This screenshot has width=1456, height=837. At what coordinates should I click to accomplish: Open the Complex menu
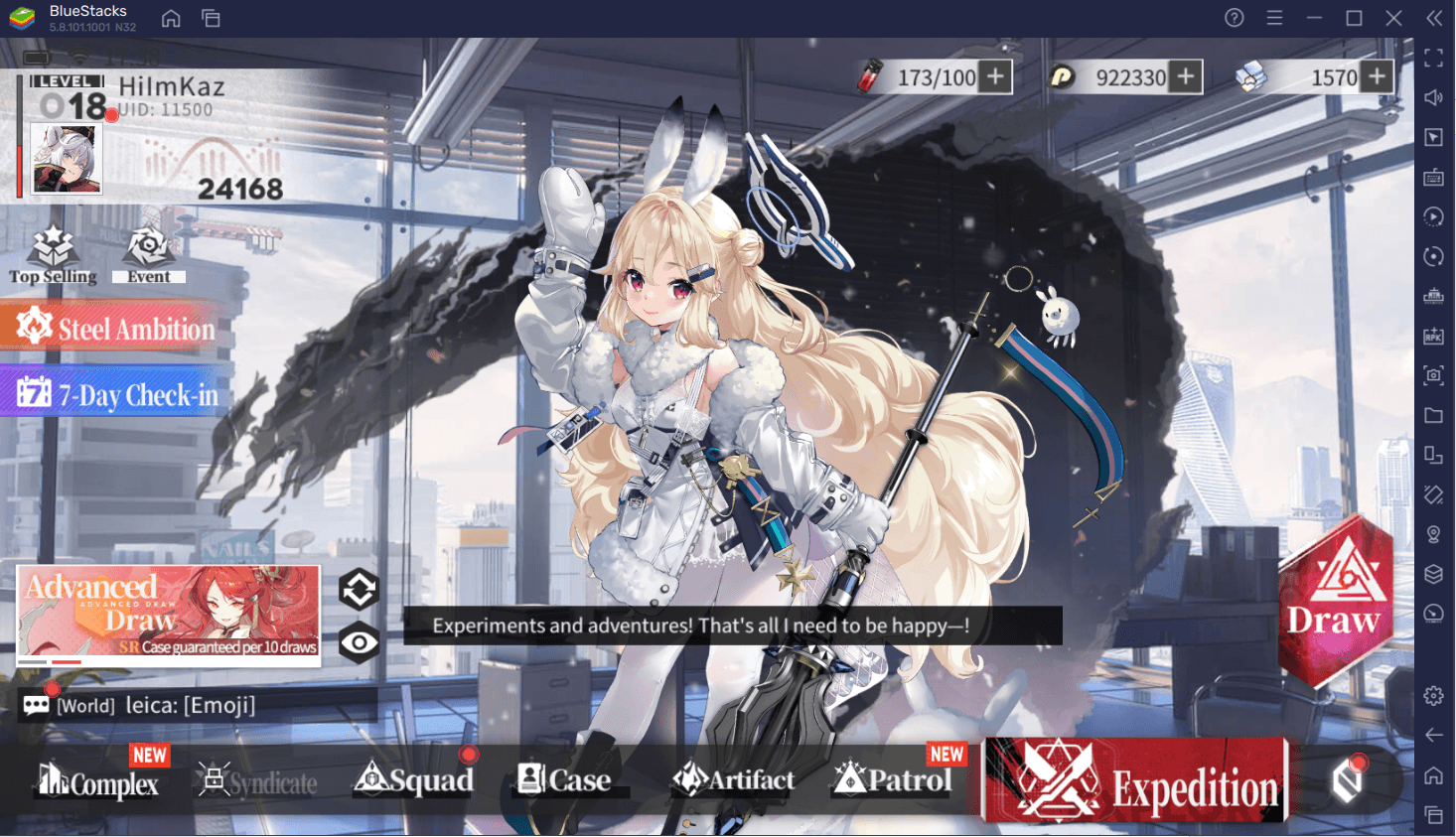pyautogui.click(x=98, y=781)
